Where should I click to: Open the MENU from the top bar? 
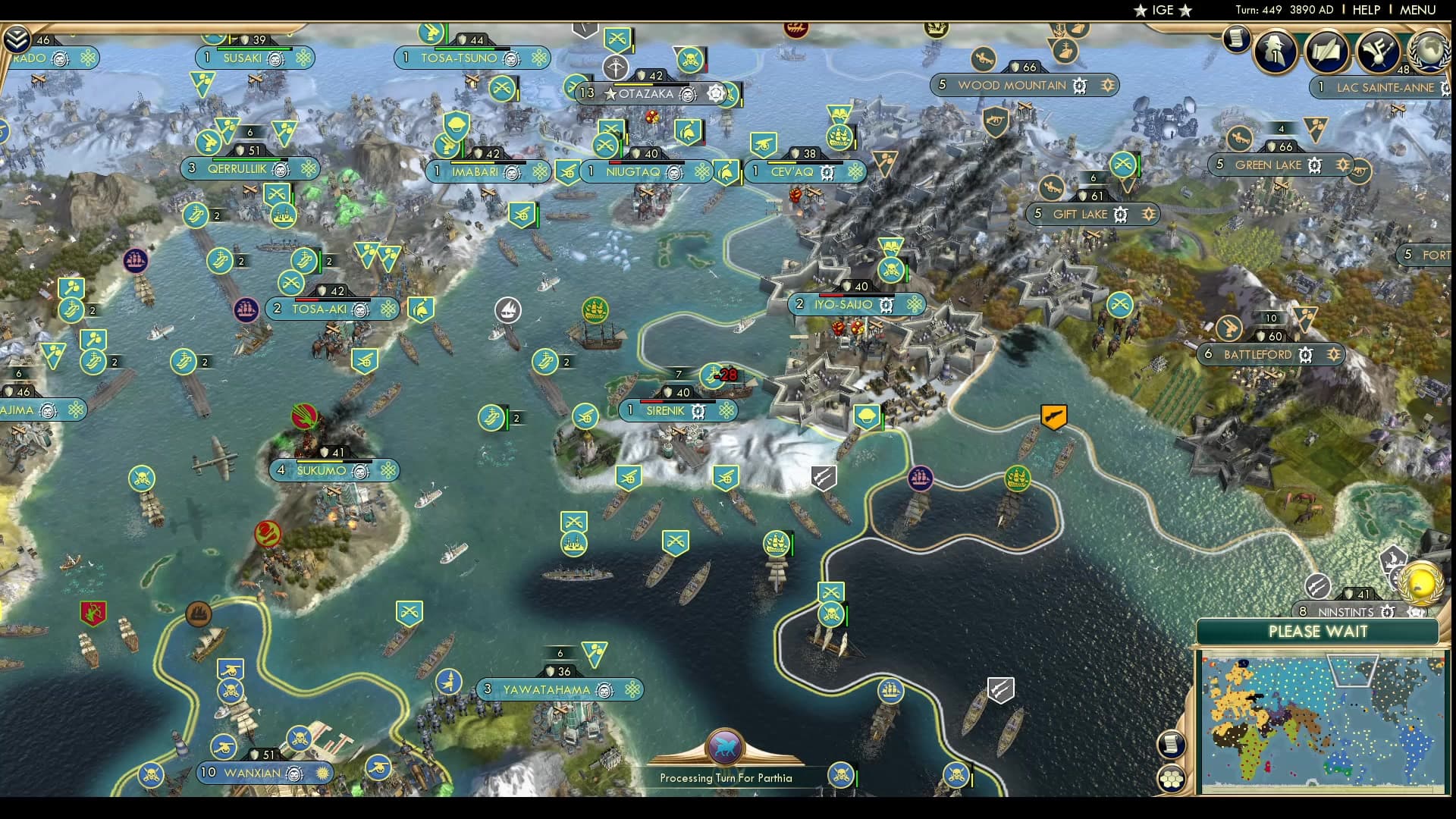(x=1418, y=10)
